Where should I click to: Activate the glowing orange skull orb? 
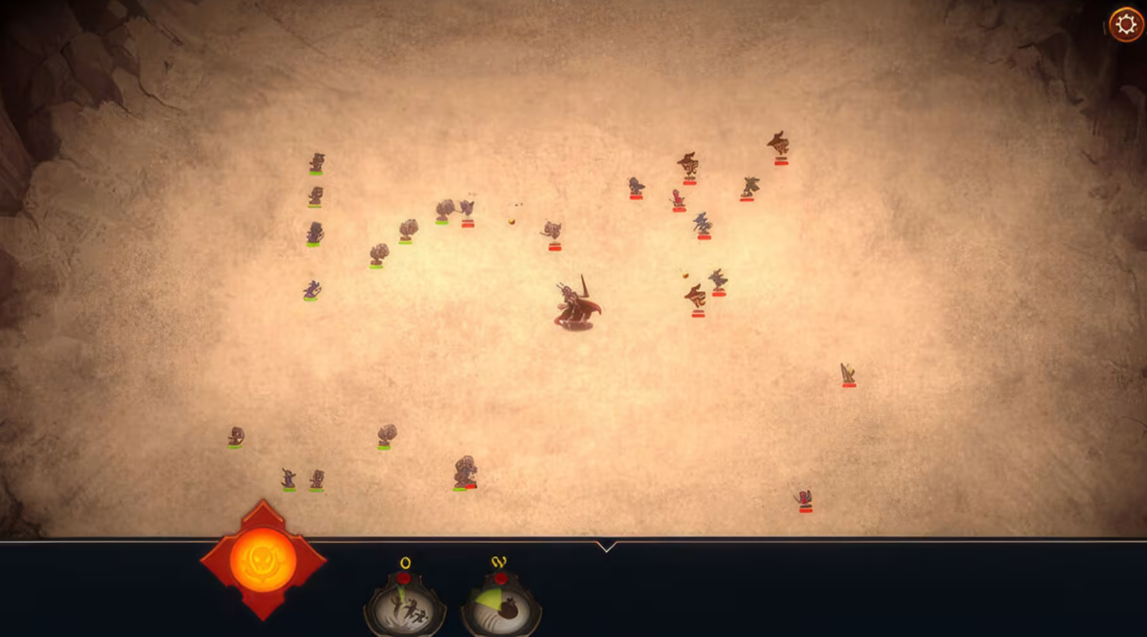[263, 561]
